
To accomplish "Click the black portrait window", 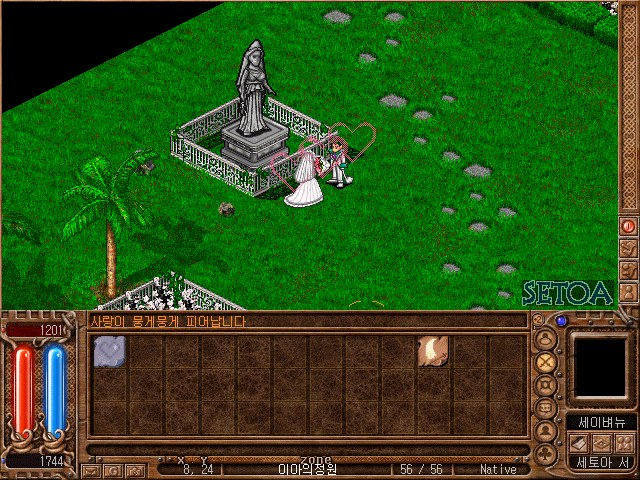I will point(600,366).
